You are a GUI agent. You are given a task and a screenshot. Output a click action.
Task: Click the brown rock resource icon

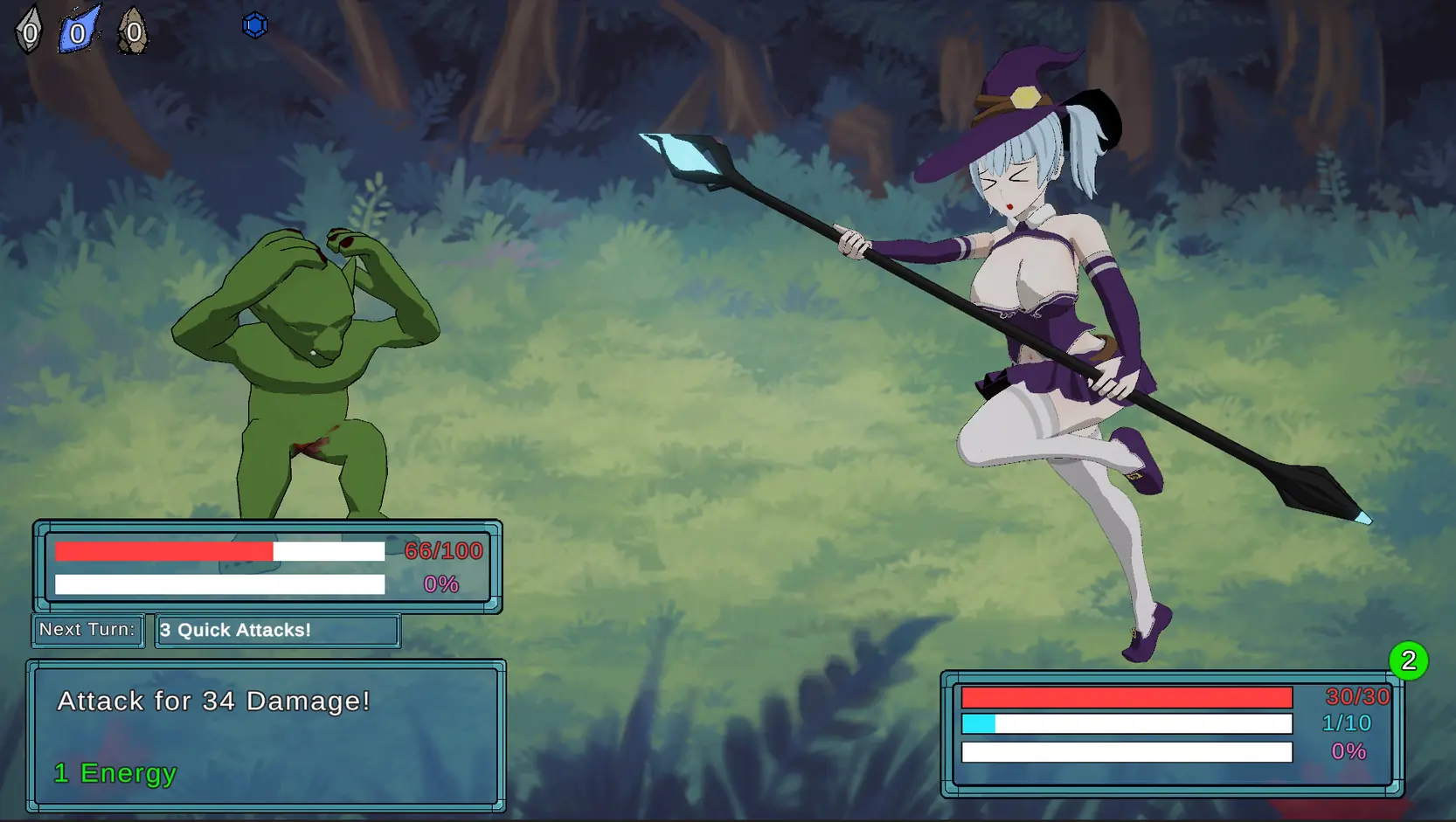[133, 31]
